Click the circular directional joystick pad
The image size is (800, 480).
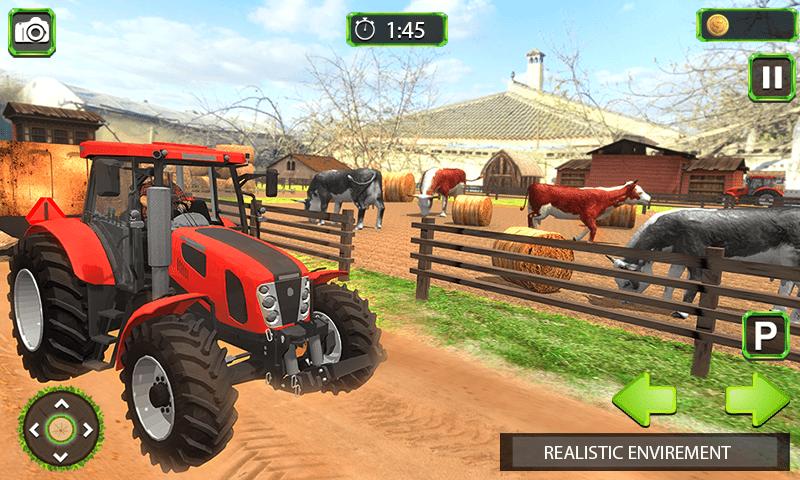pyautogui.click(x=61, y=430)
